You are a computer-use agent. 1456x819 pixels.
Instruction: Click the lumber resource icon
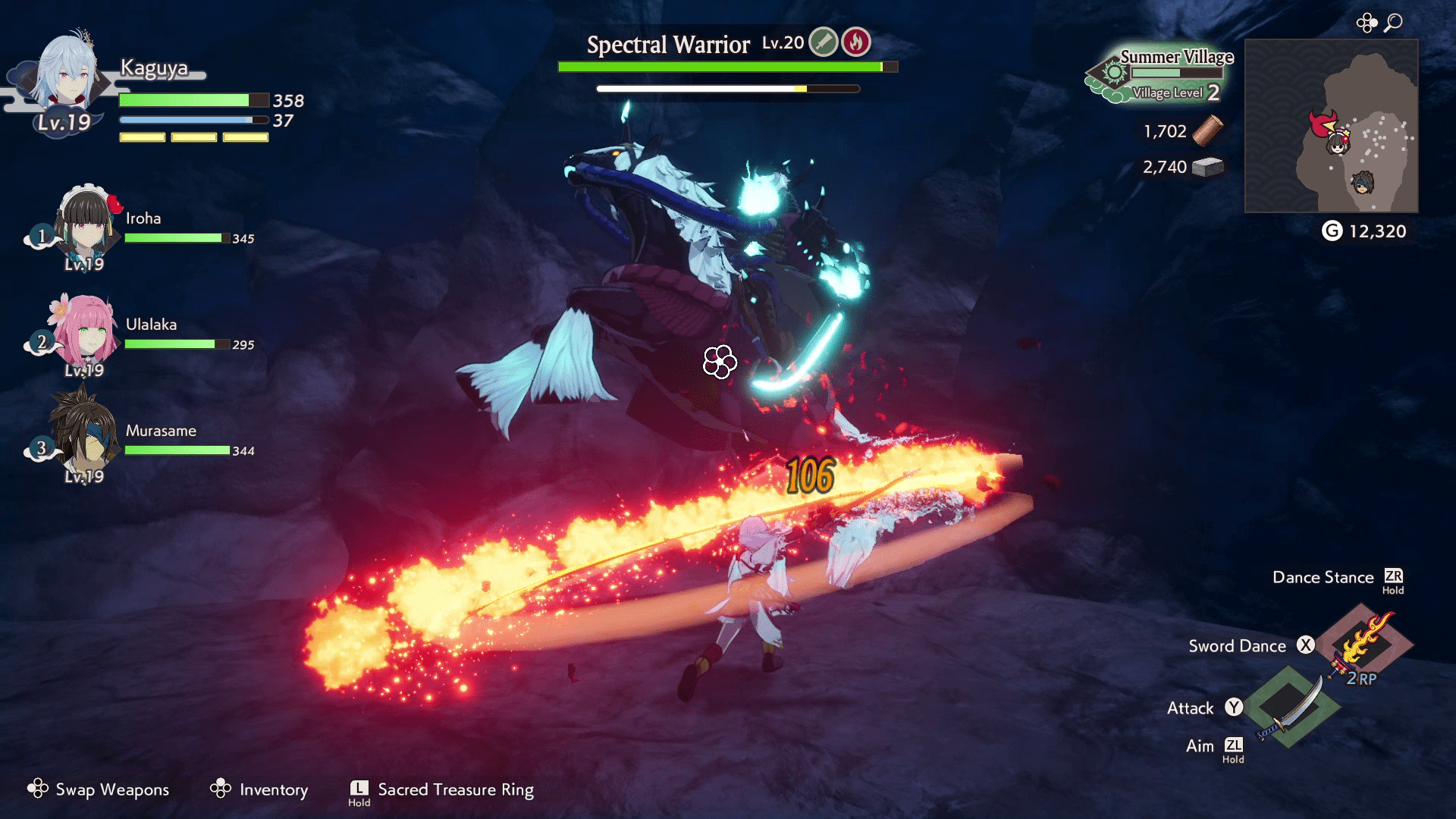(1207, 130)
